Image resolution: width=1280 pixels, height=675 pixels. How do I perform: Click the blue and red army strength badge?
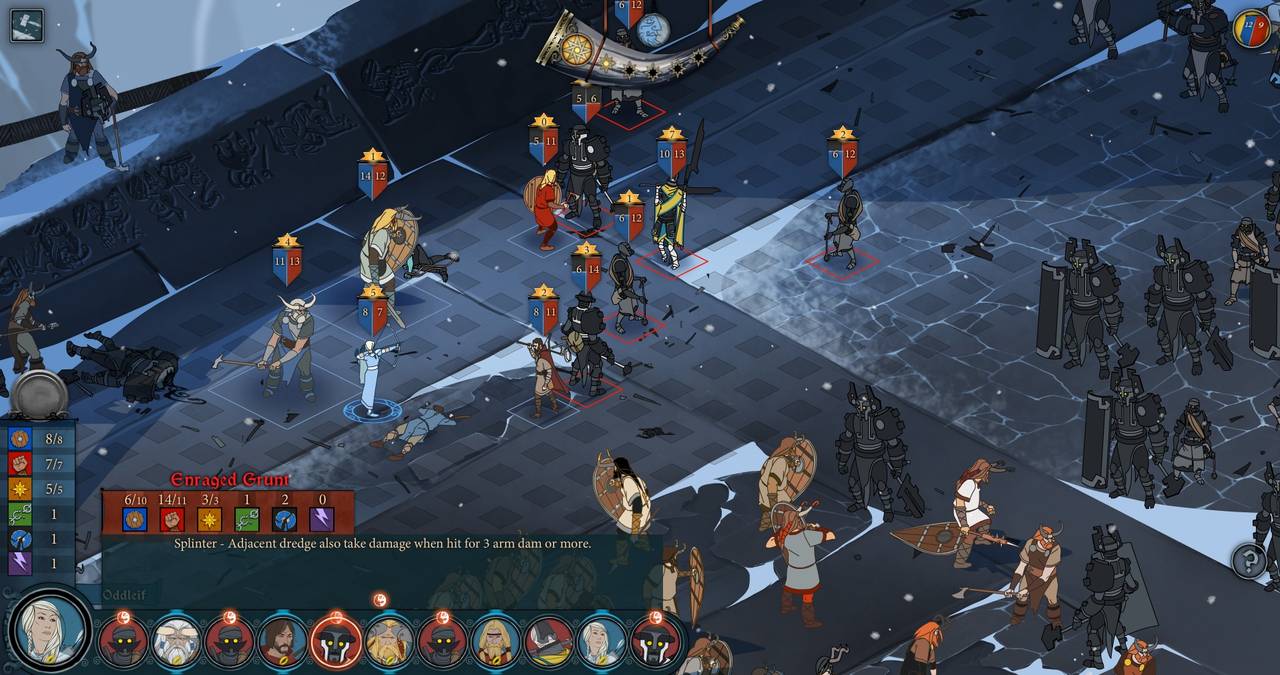[1251, 28]
